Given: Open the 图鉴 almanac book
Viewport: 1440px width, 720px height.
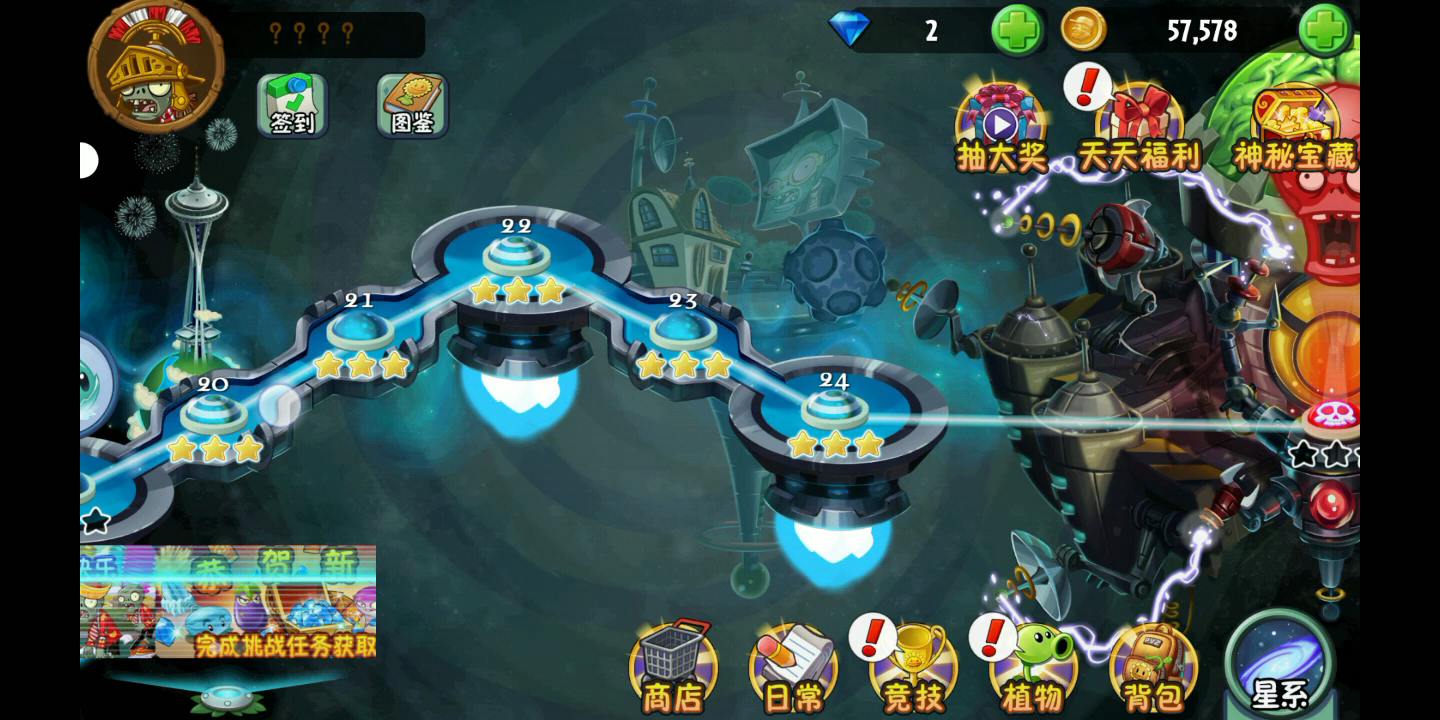Looking at the screenshot, I should point(412,104).
